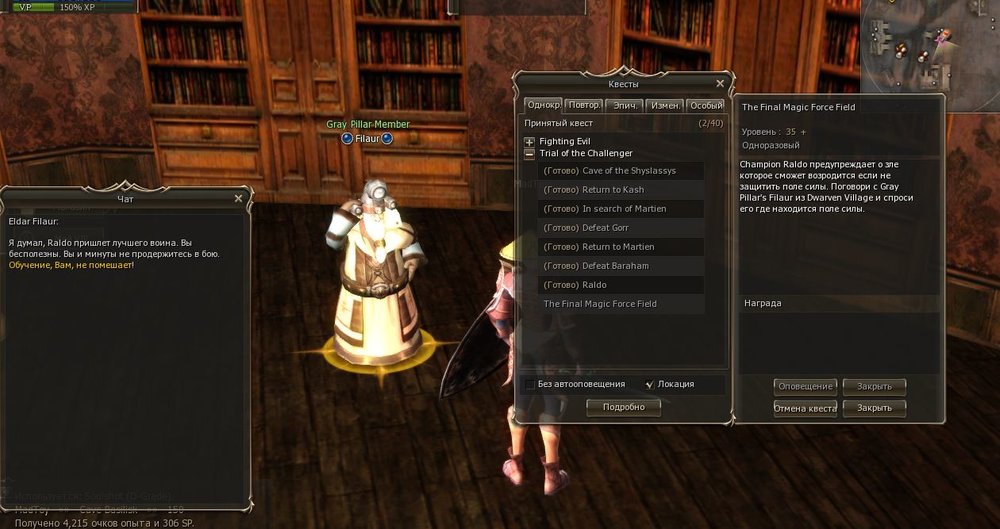Switch to the Особый quest tab
The image size is (1000, 529).
pyautogui.click(x=706, y=105)
